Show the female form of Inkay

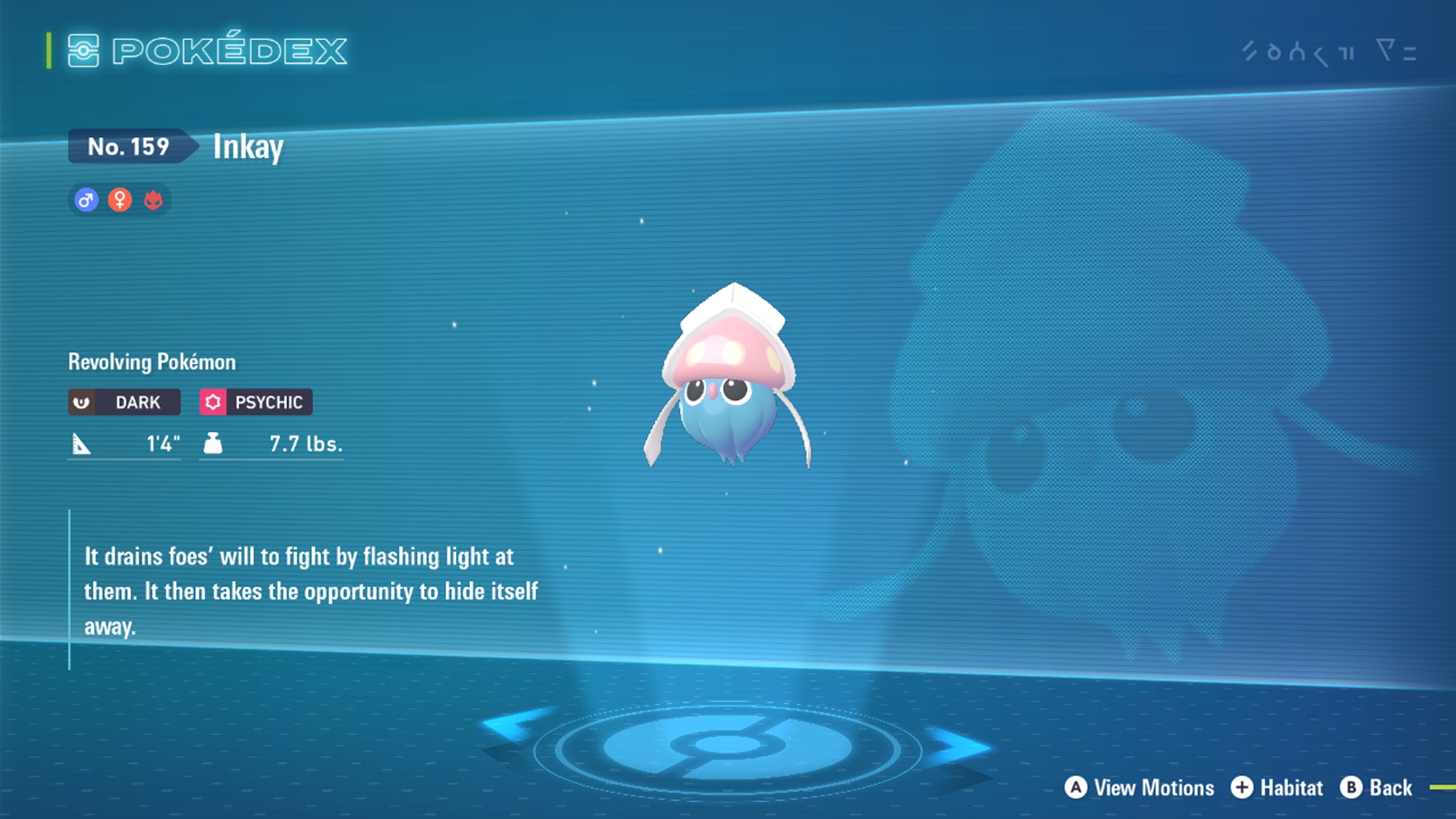pos(120,200)
